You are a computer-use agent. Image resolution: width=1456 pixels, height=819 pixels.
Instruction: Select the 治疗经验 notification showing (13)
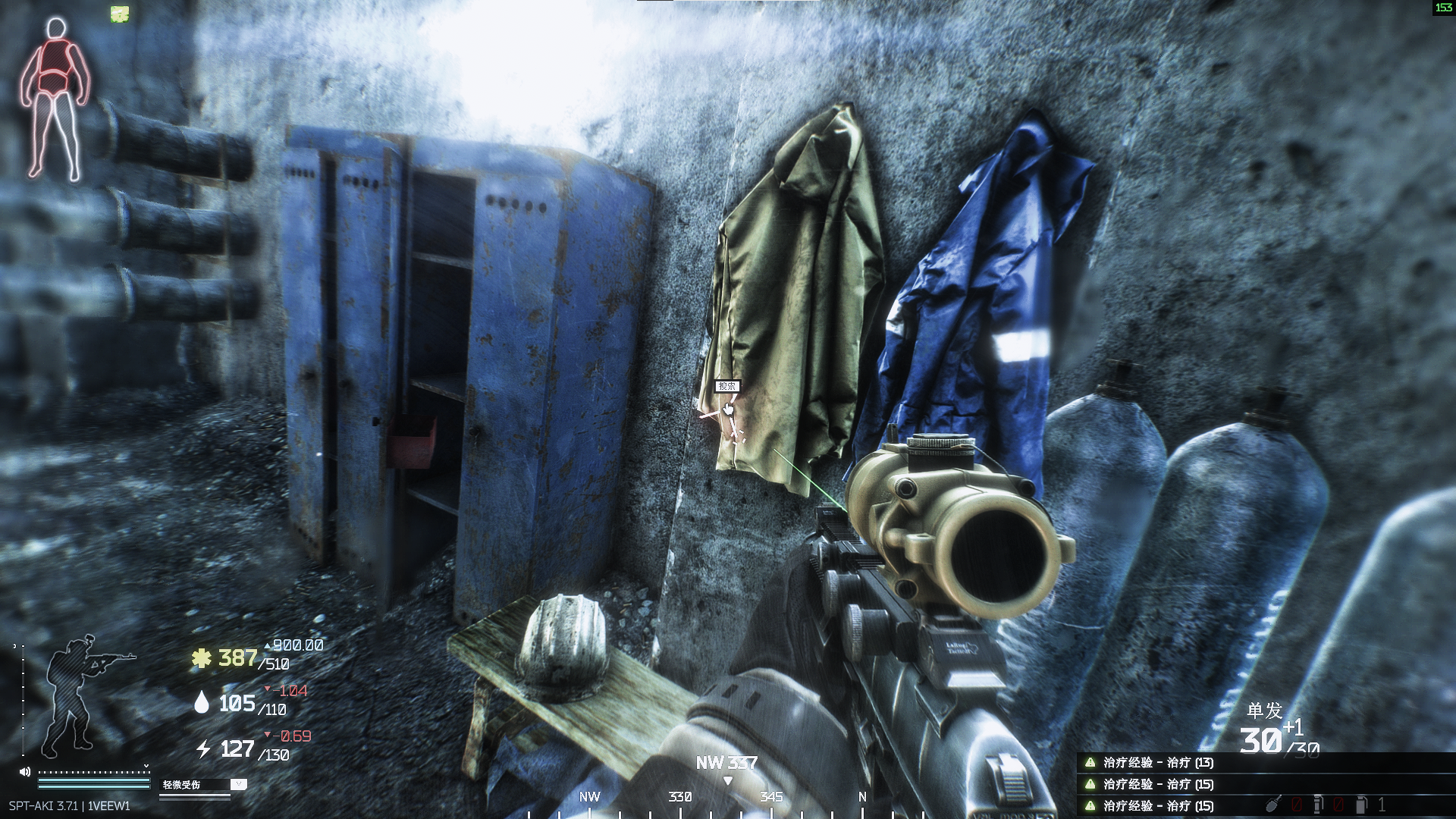click(x=1157, y=763)
